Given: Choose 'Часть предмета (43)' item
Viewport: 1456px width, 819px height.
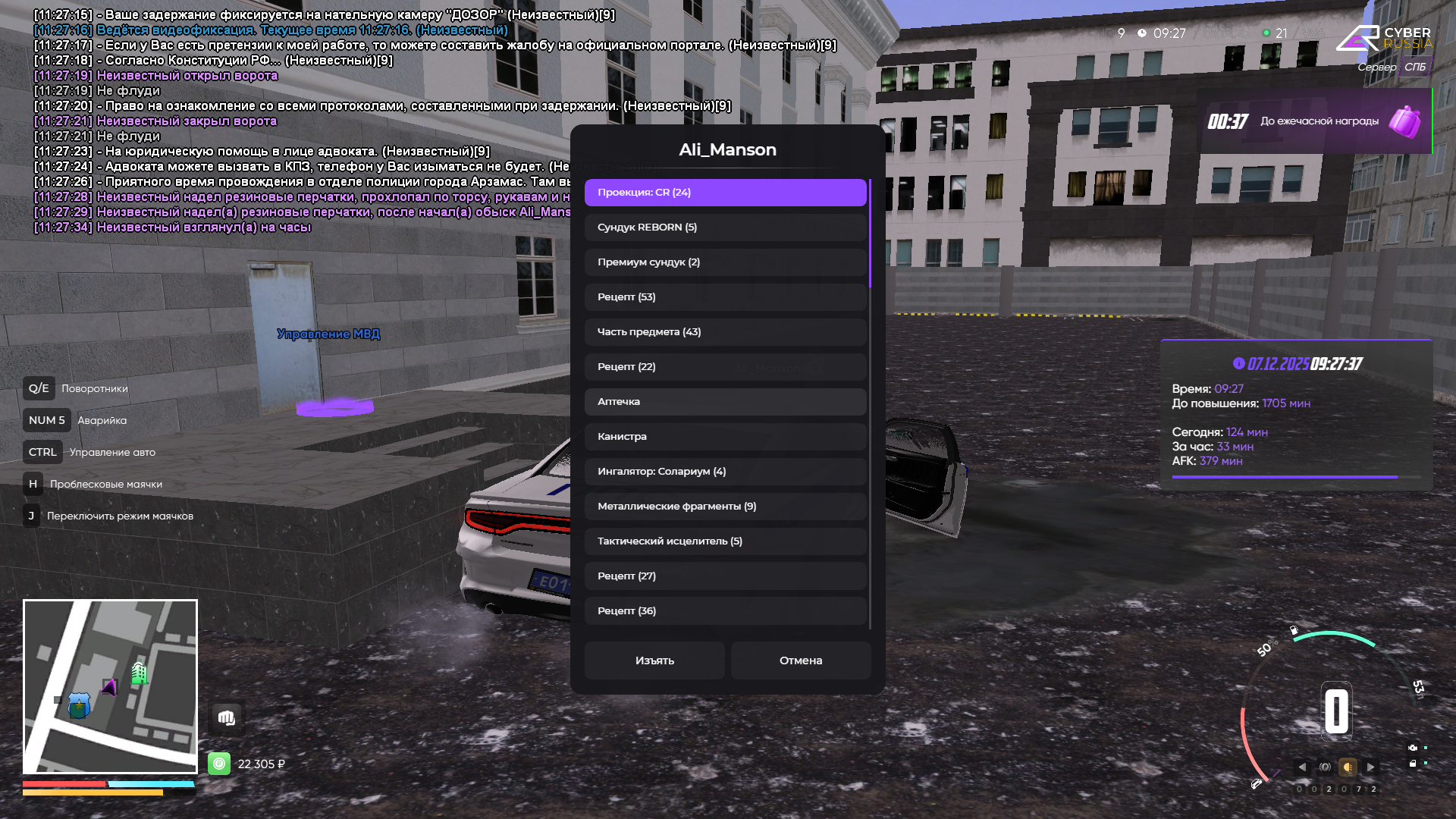Looking at the screenshot, I should pos(725,332).
